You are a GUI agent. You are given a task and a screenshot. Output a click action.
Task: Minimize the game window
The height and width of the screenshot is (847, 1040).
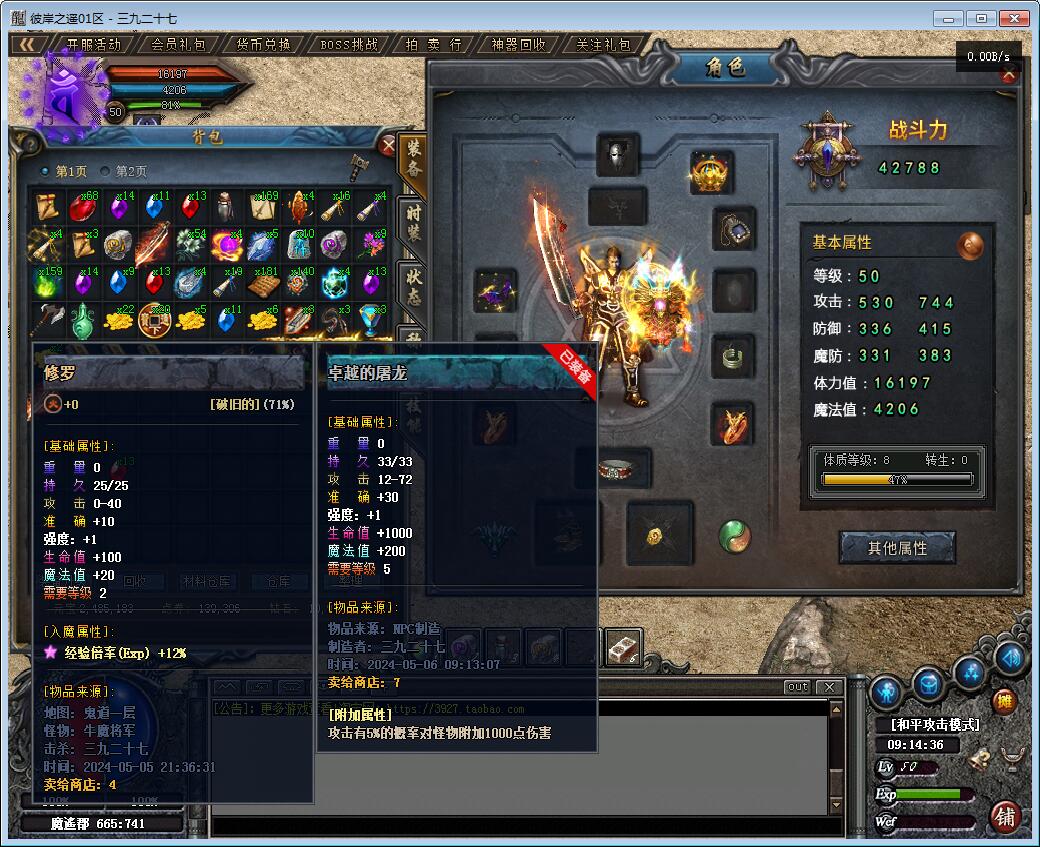click(949, 18)
